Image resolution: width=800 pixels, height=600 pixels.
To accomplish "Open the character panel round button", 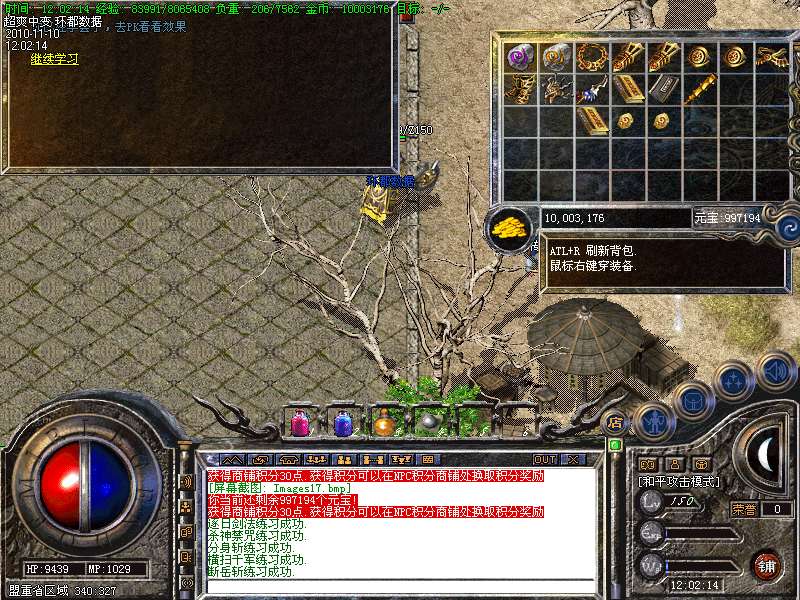I will click(x=652, y=421).
